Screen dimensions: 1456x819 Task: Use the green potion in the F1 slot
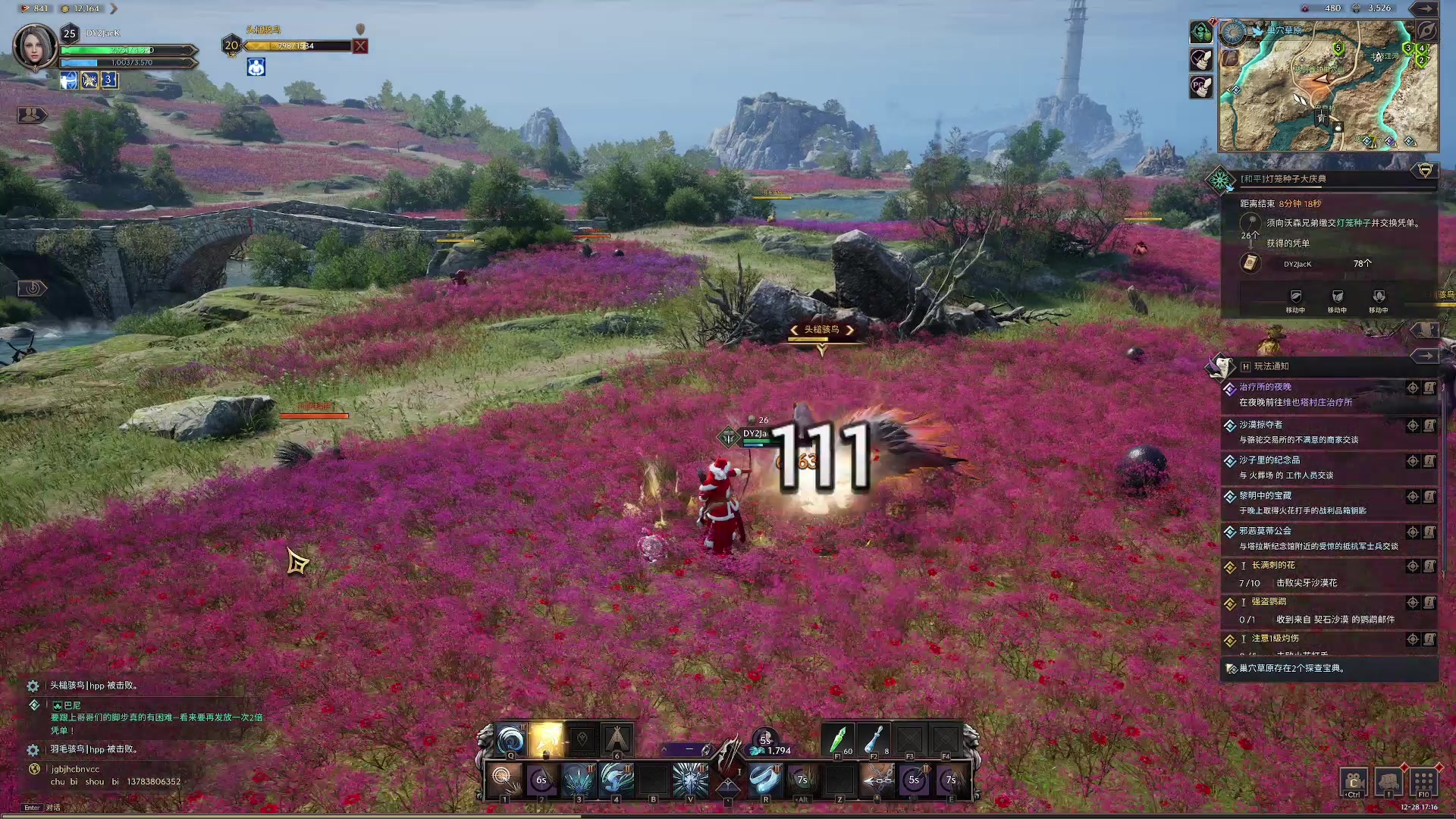(x=838, y=739)
